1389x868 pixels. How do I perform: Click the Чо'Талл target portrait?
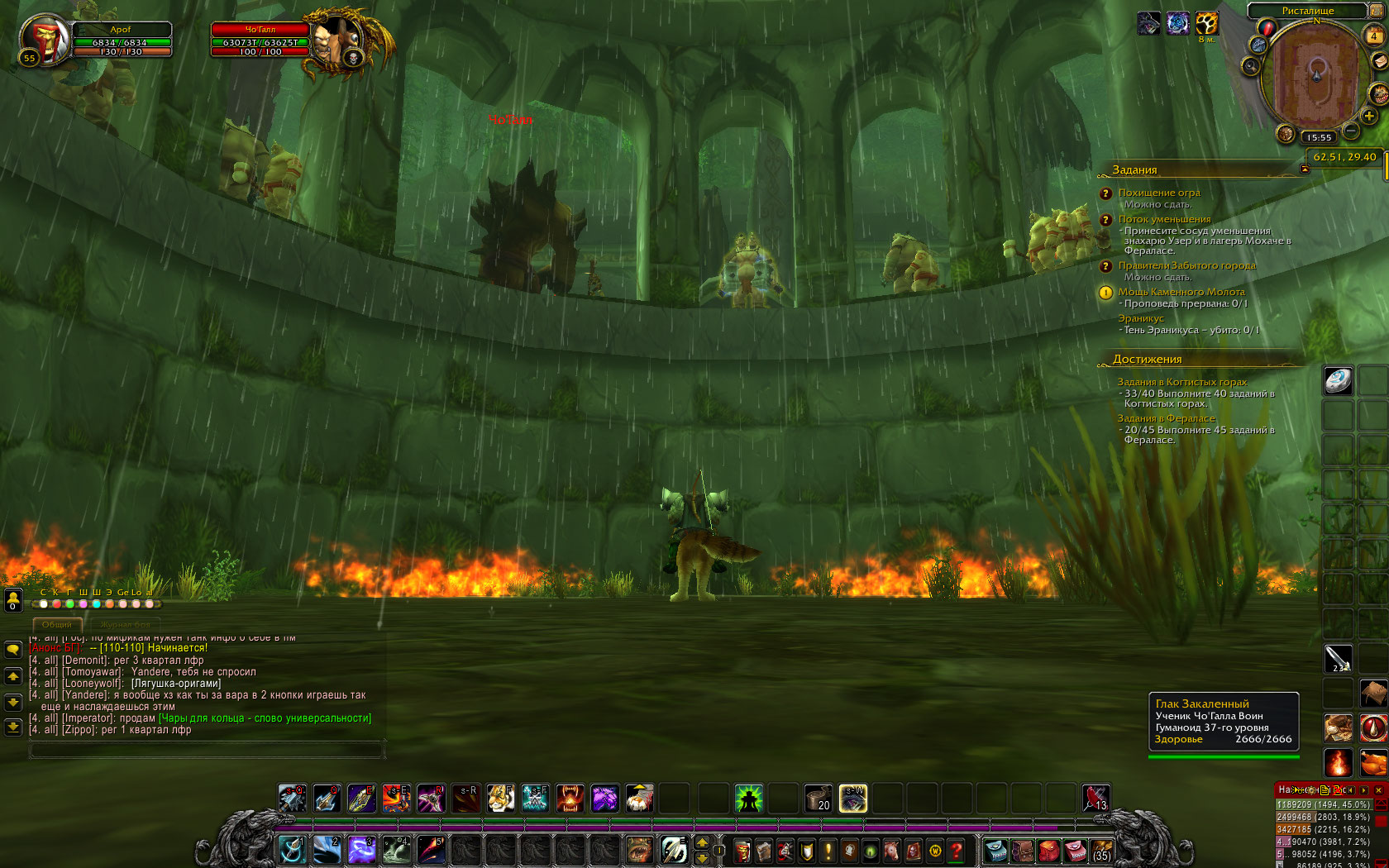(338, 40)
